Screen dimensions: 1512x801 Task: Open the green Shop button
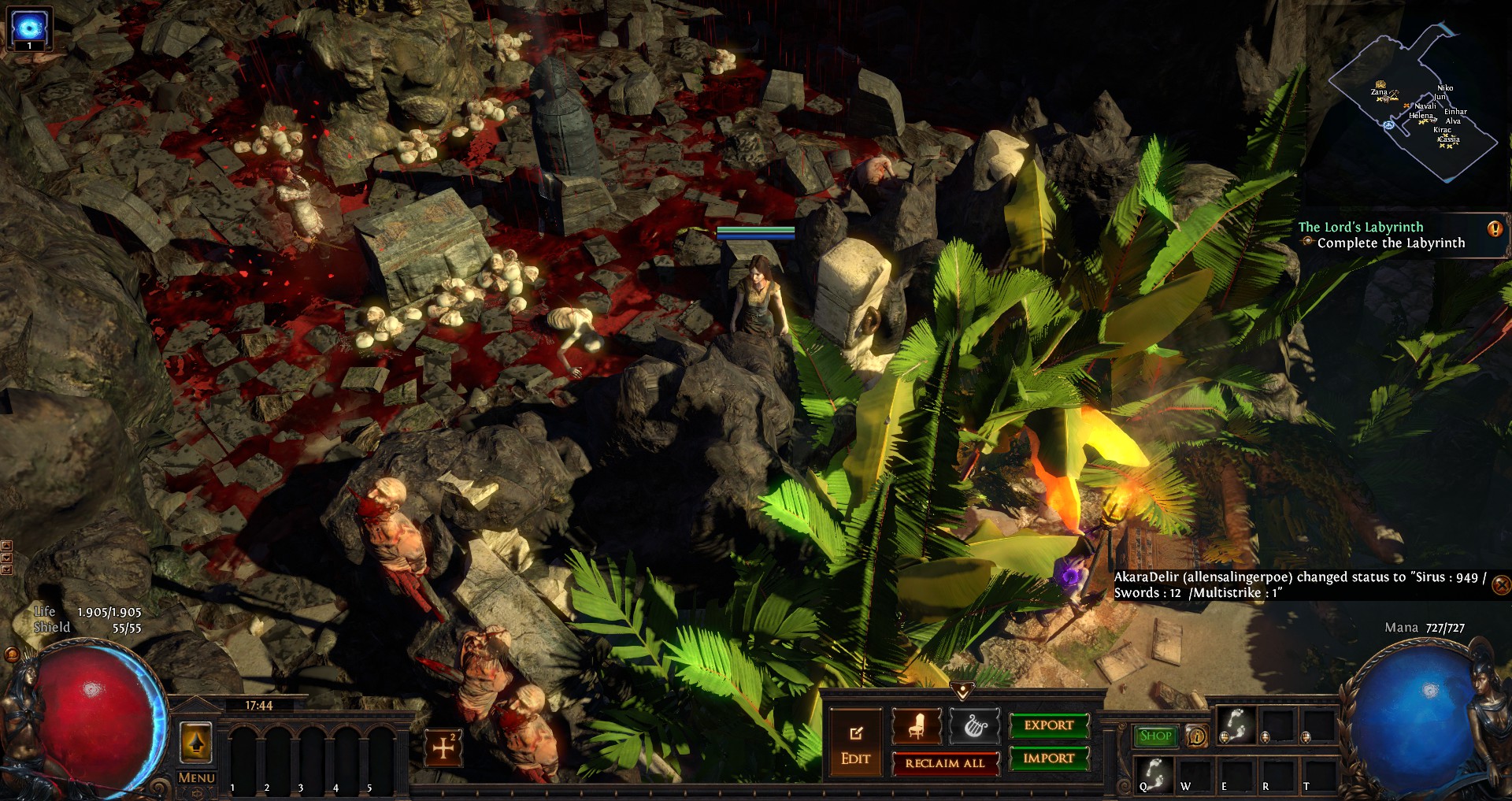pos(1155,736)
